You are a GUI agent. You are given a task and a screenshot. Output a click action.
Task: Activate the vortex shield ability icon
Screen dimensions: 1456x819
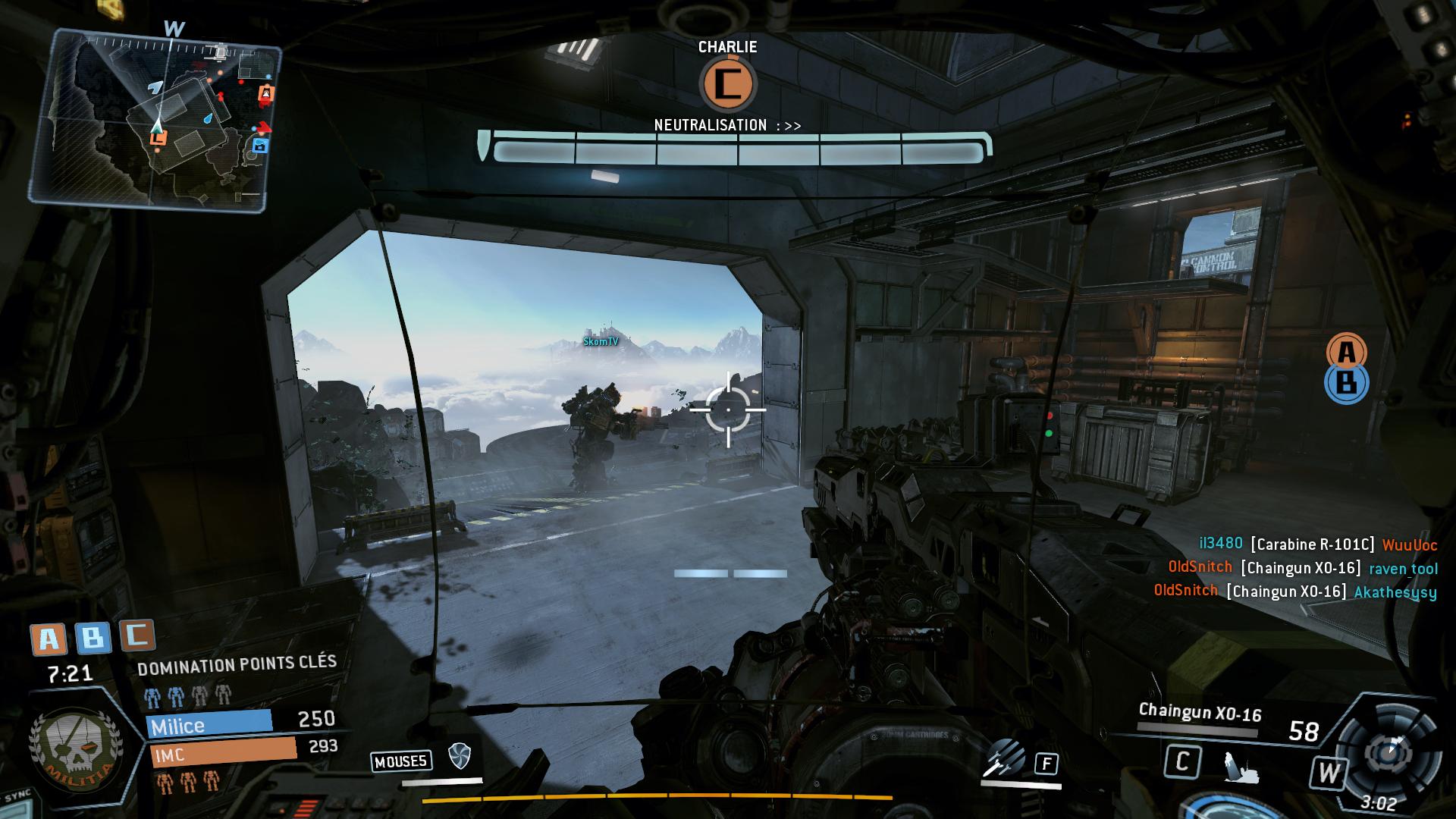click(x=460, y=755)
